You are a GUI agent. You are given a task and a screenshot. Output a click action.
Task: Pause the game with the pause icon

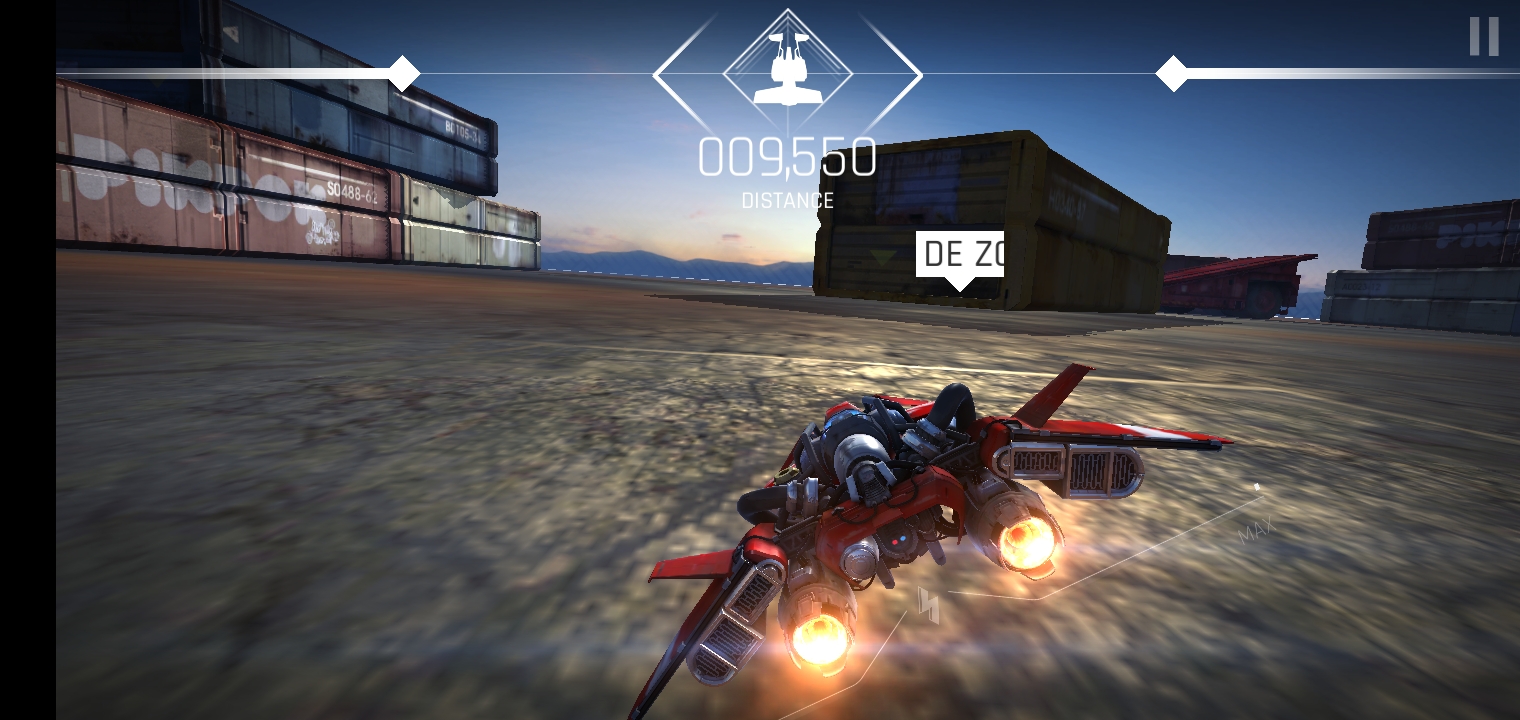point(1484,37)
